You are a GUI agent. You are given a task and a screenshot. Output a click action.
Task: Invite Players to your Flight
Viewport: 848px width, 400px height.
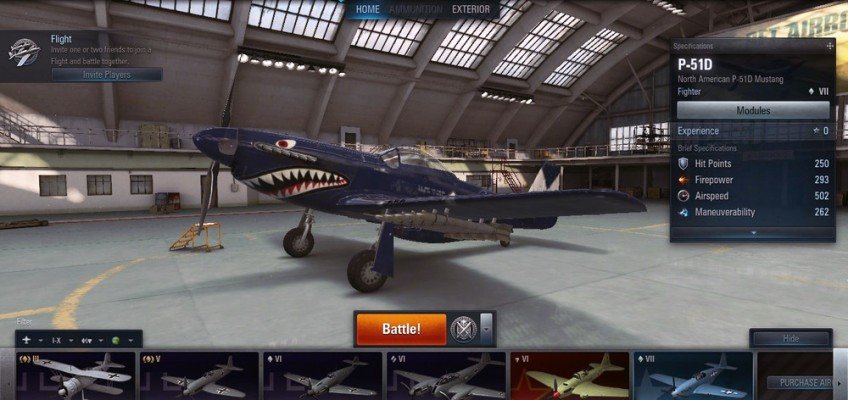[107, 74]
